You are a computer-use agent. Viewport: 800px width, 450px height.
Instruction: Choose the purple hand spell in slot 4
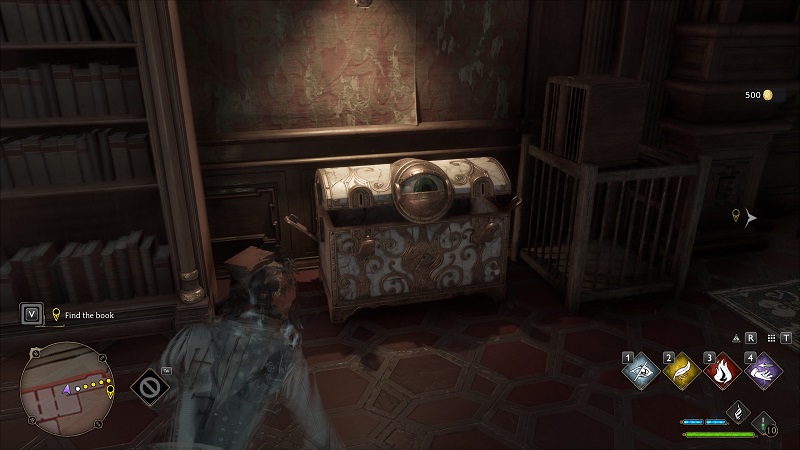(x=763, y=373)
